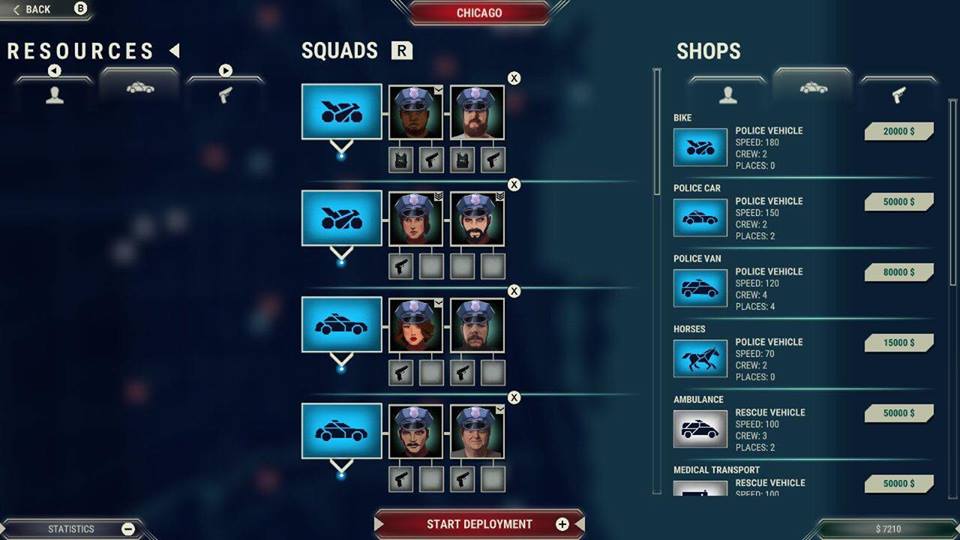Switch Shops to the personnel tab

coord(727,93)
